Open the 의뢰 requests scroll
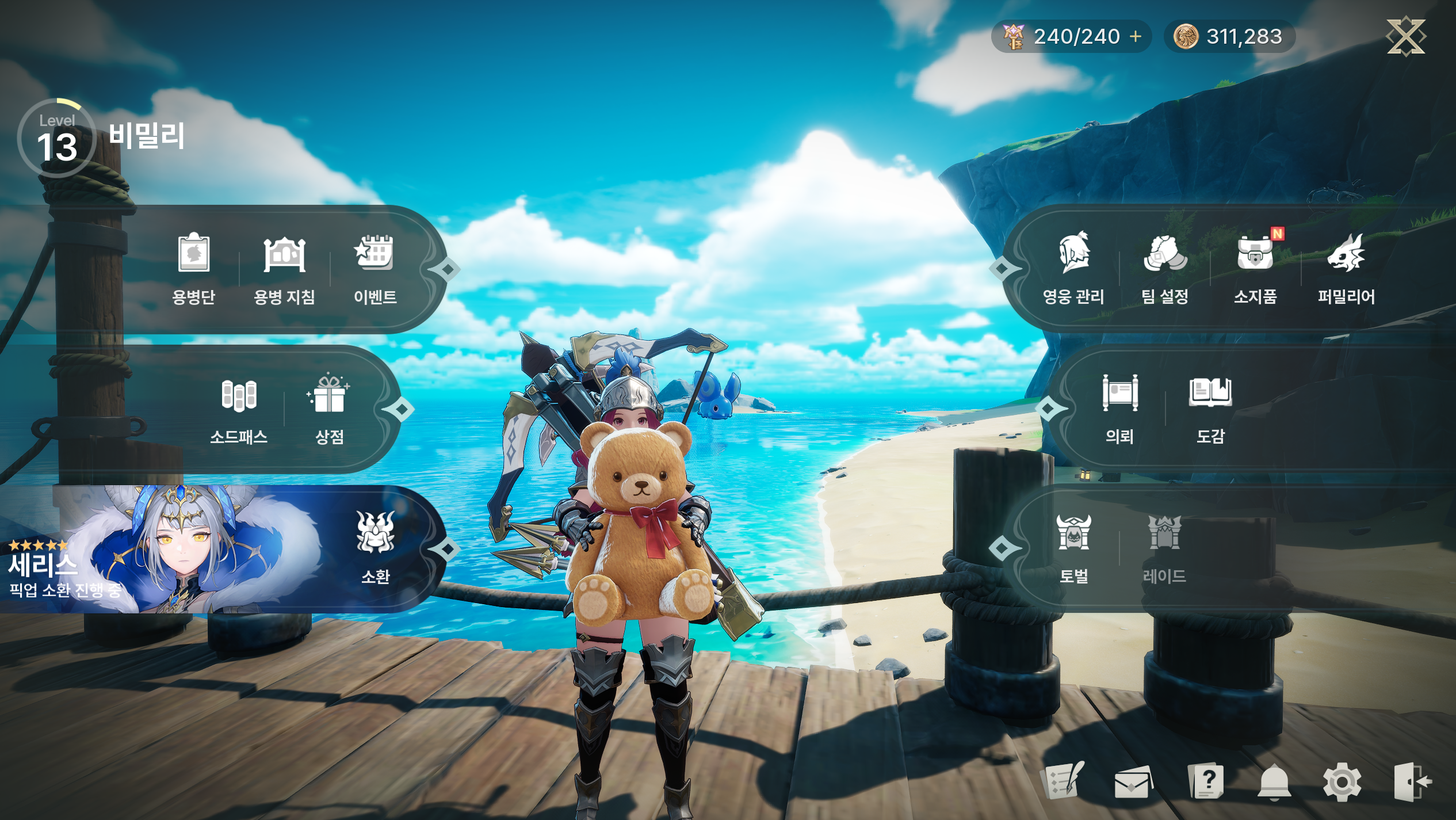1456x820 pixels. pyautogui.click(x=1119, y=408)
